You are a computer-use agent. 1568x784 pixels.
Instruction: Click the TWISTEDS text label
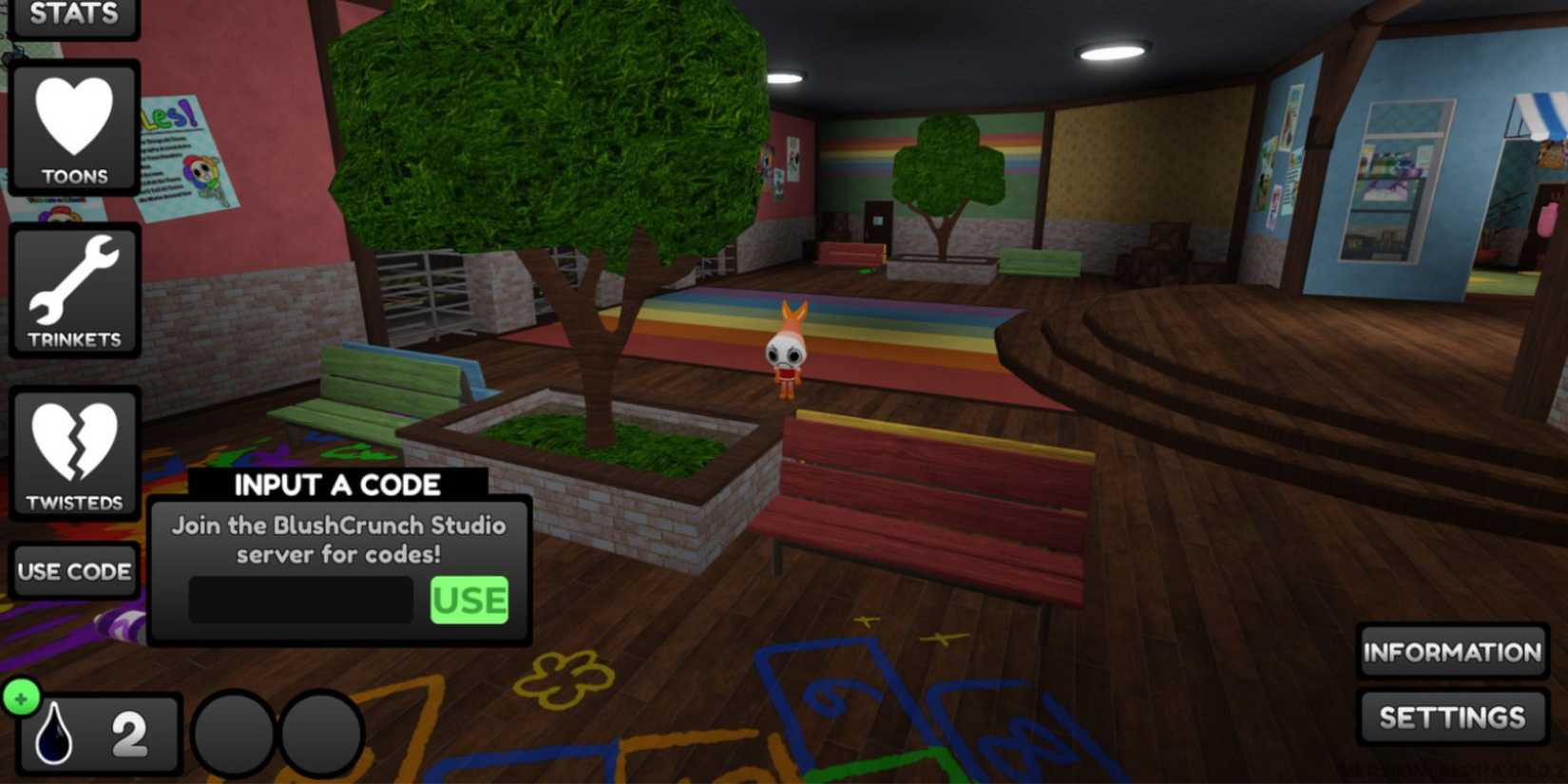(76, 501)
